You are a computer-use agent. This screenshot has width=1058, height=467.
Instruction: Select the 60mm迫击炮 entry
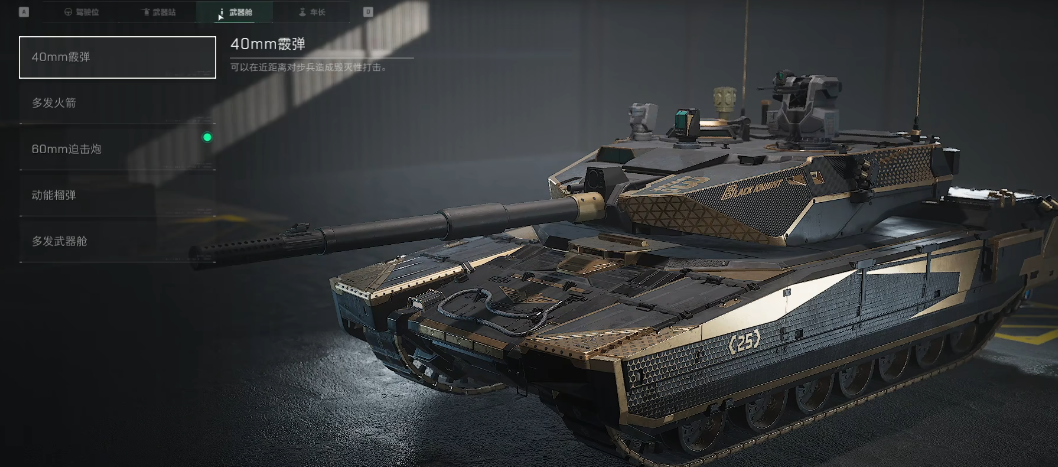117,149
